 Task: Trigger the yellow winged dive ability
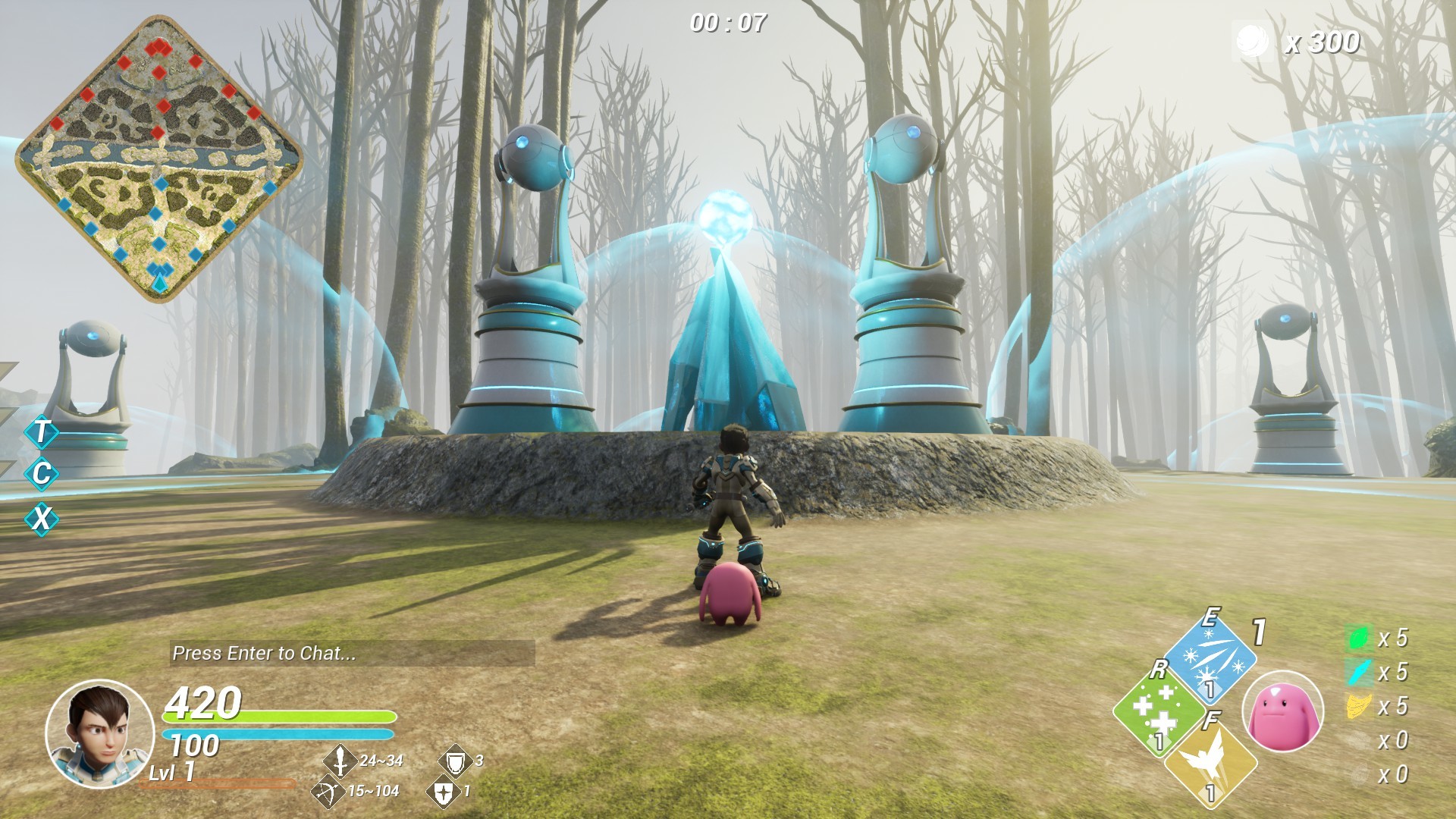pos(1210,761)
